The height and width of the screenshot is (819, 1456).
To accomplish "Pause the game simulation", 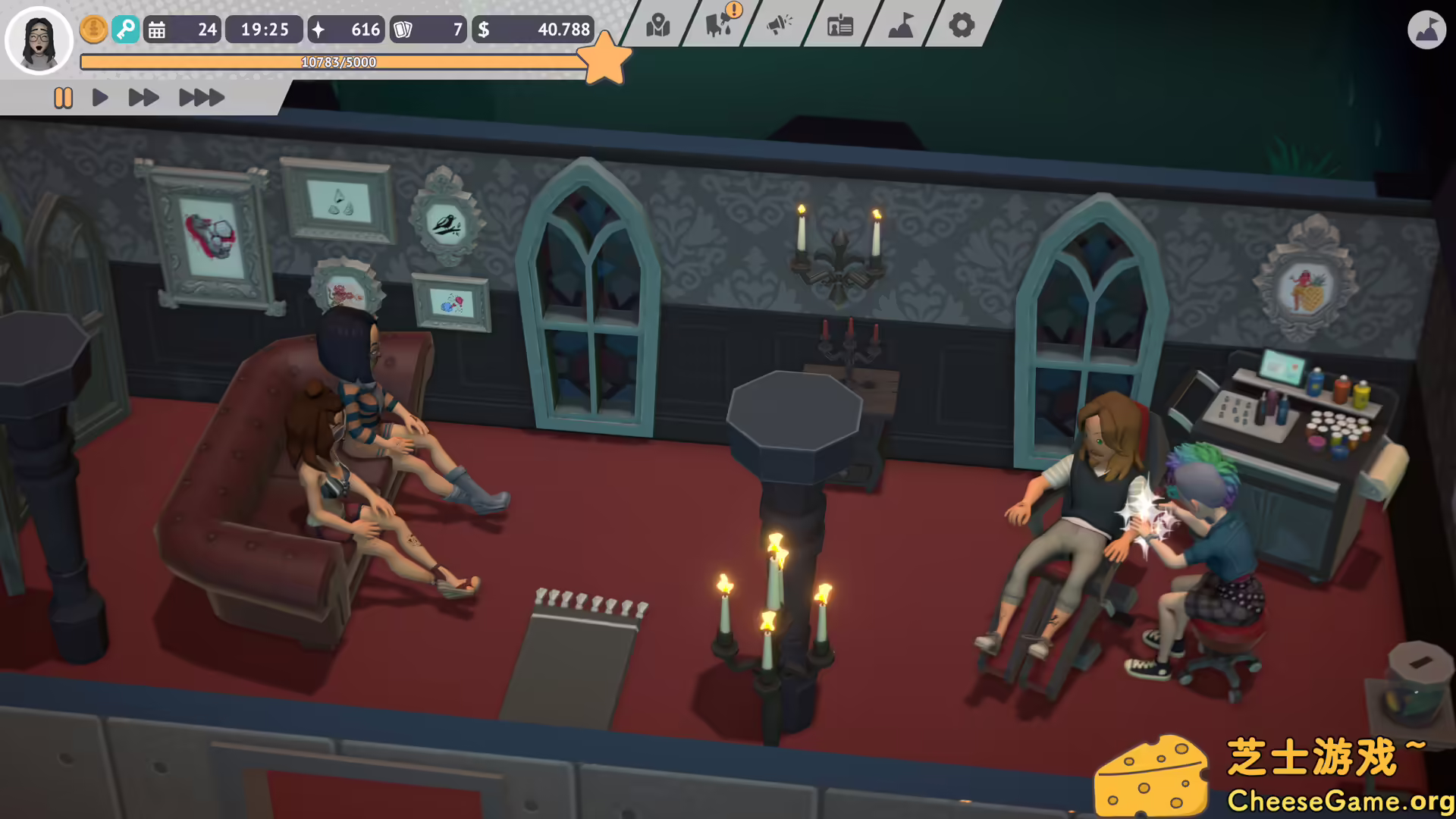I will coord(63,97).
